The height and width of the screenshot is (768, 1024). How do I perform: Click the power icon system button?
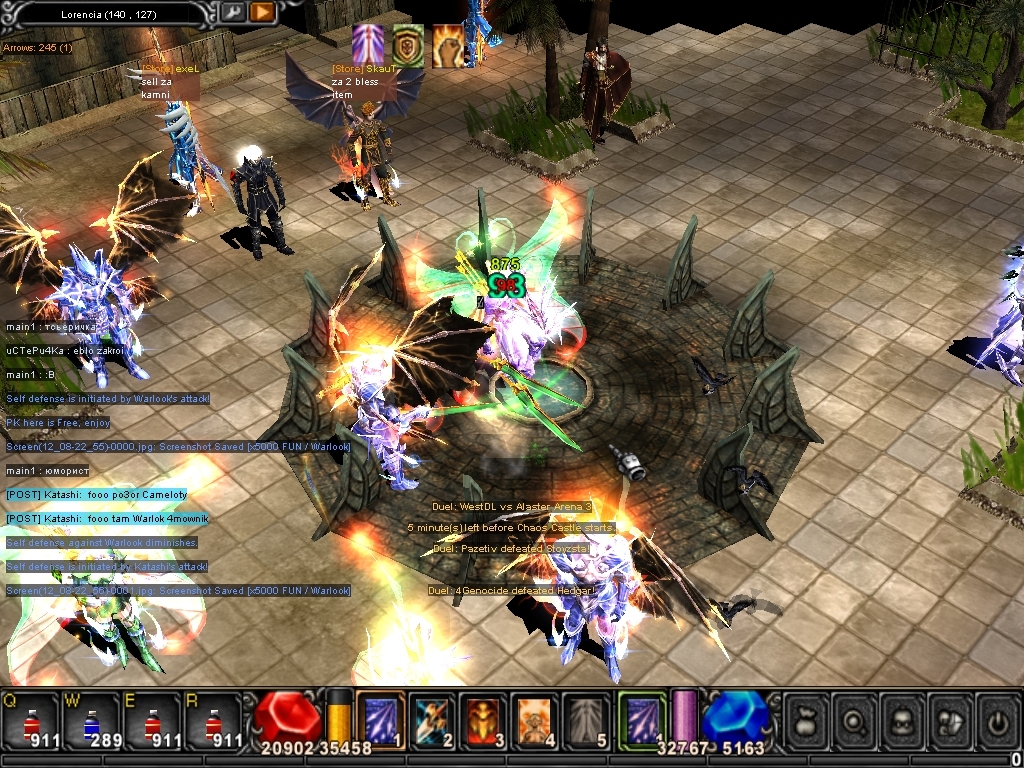[997, 720]
